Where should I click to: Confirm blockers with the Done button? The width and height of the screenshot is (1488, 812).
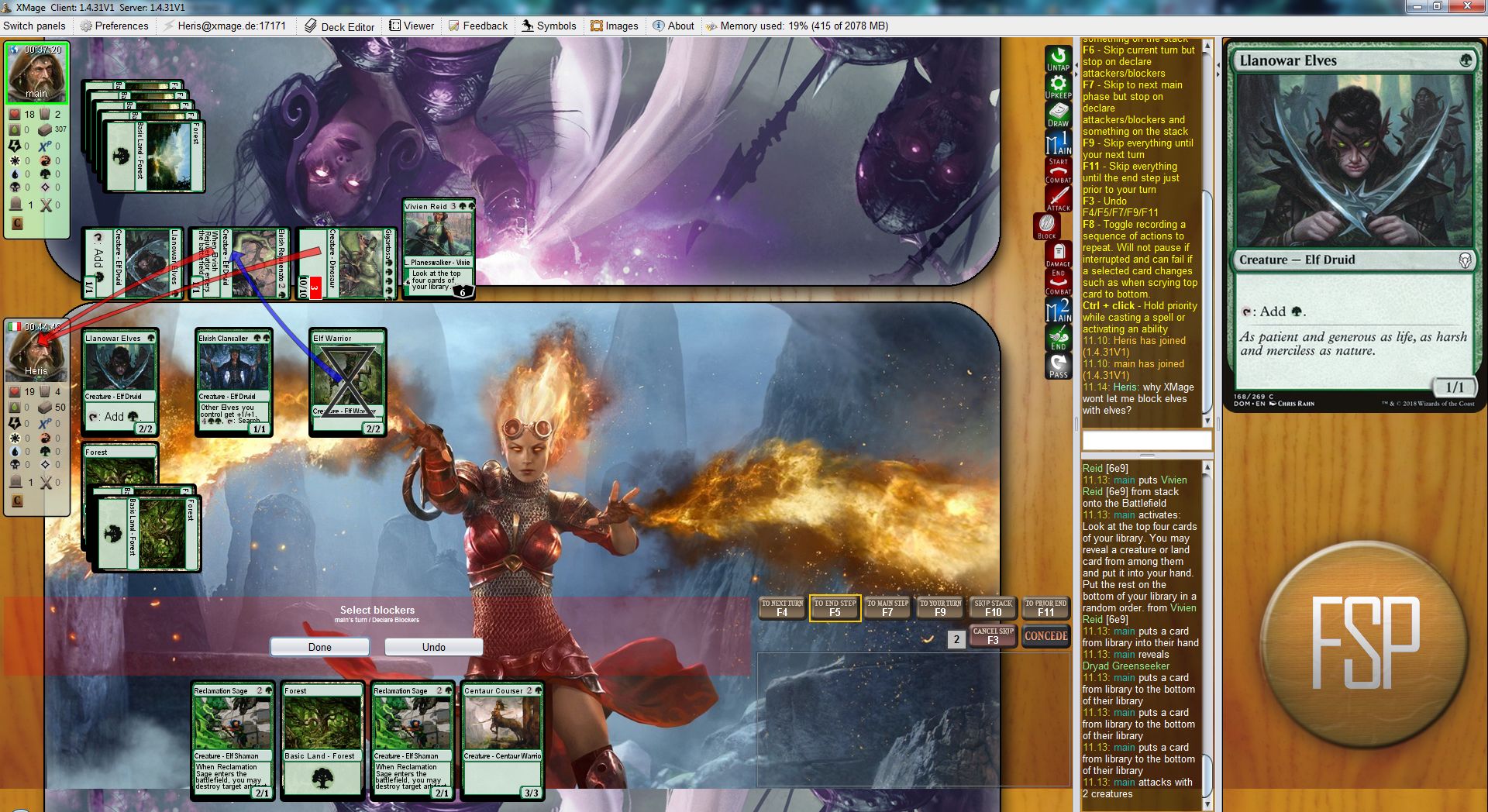[319, 647]
